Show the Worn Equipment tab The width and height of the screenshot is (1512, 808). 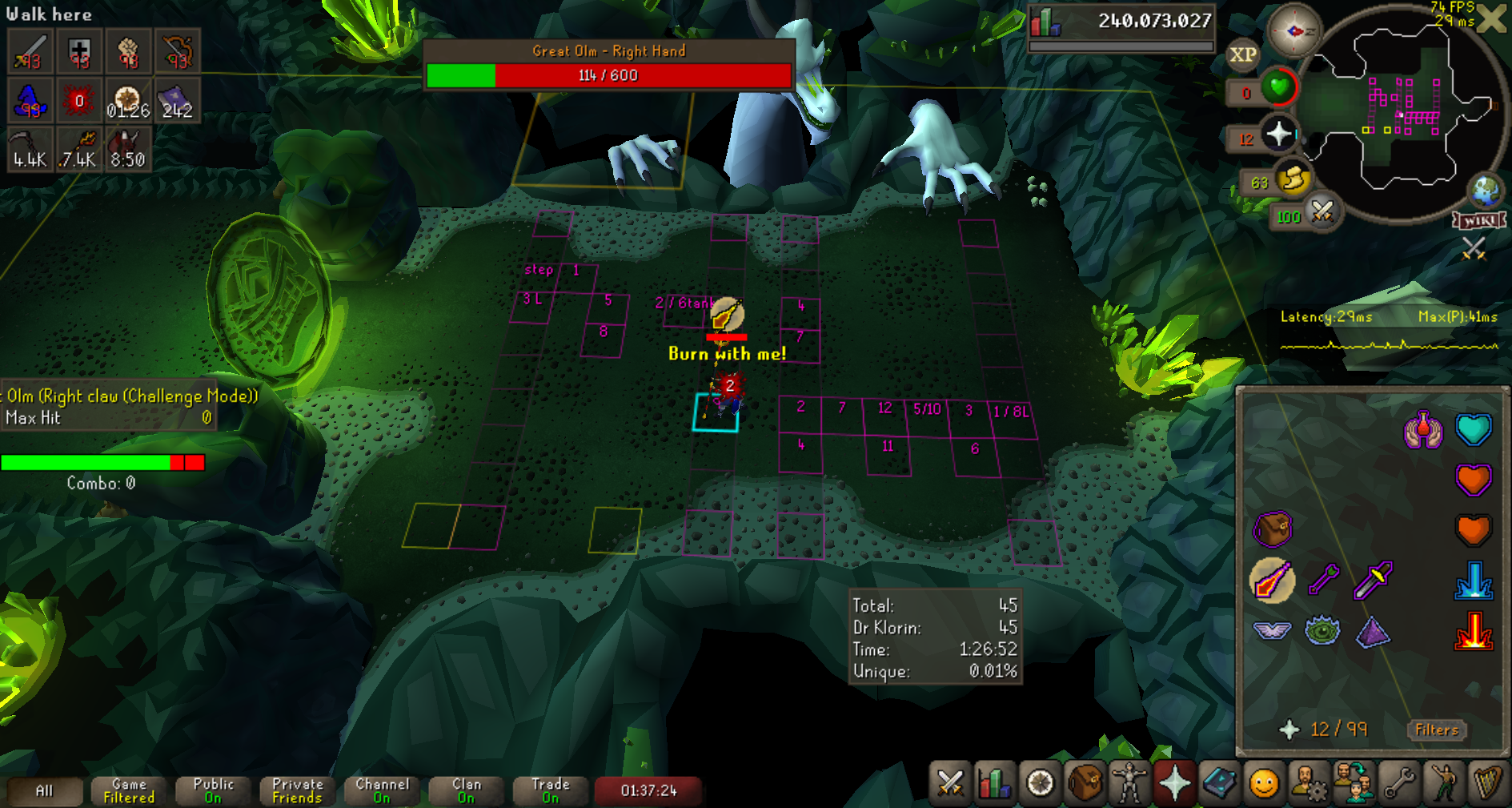click(1129, 782)
